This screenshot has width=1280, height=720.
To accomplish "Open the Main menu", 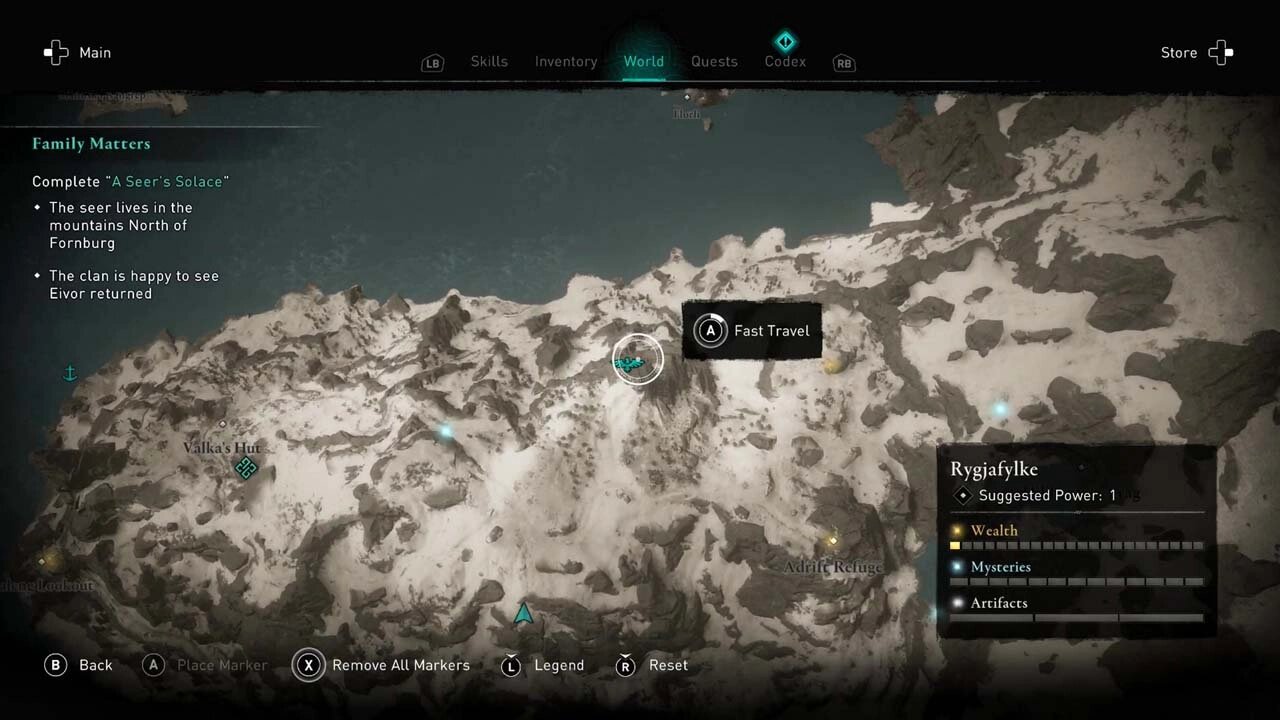I will (x=77, y=53).
